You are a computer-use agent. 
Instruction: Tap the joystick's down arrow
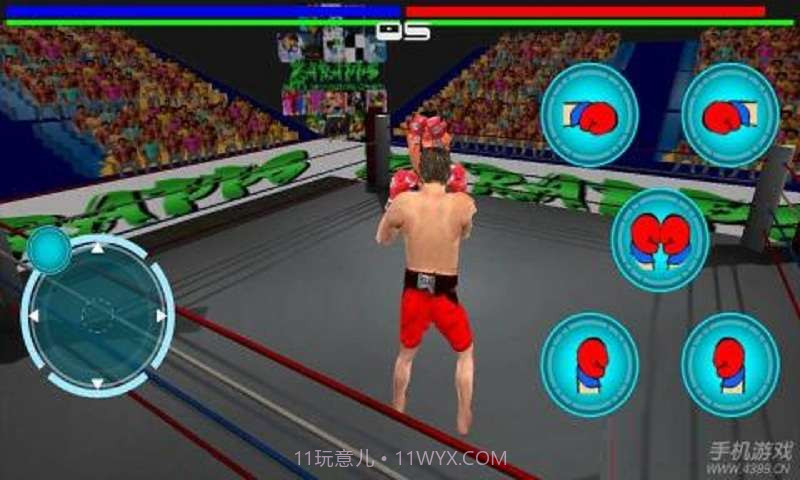[97, 383]
